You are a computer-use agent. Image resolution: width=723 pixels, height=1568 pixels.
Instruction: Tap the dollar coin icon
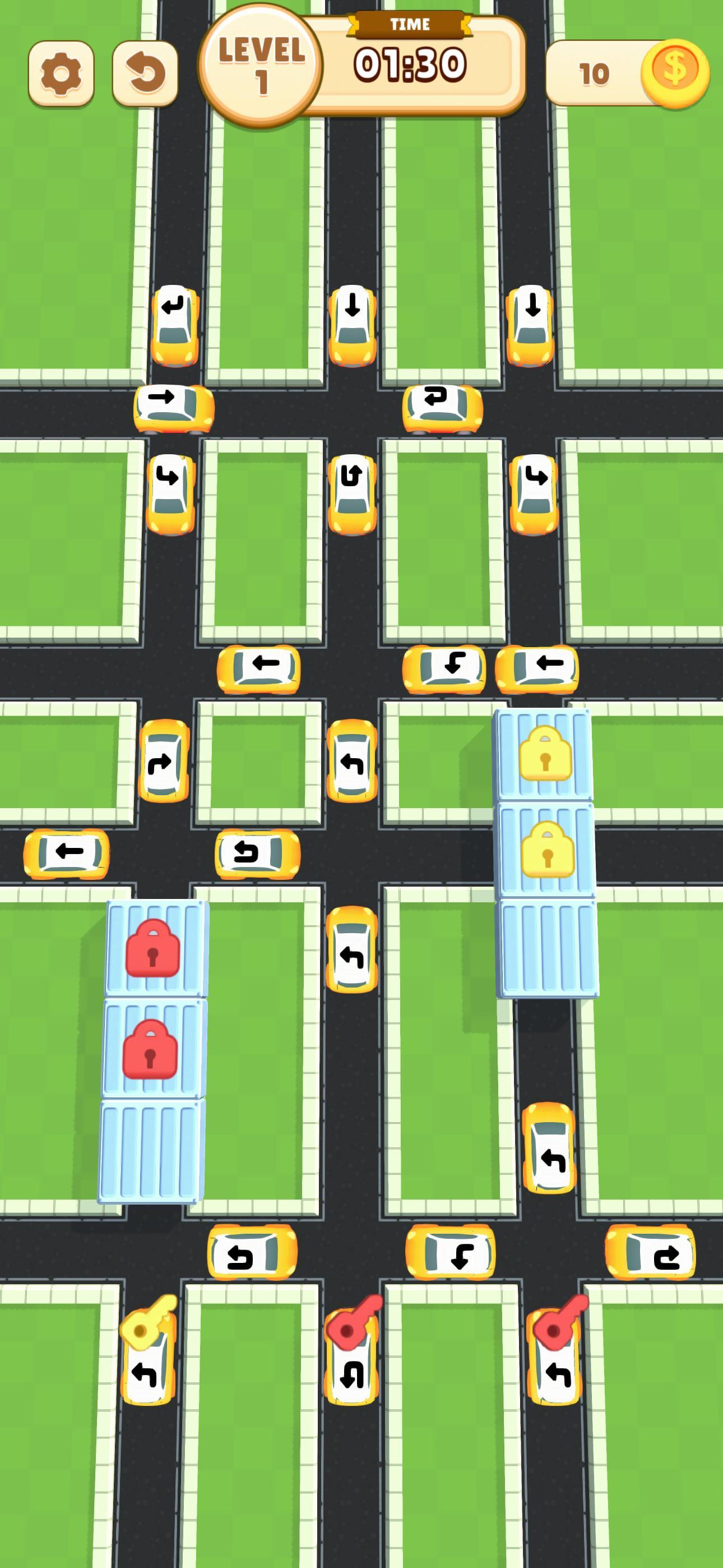pyautogui.click(x=675, y=72)
